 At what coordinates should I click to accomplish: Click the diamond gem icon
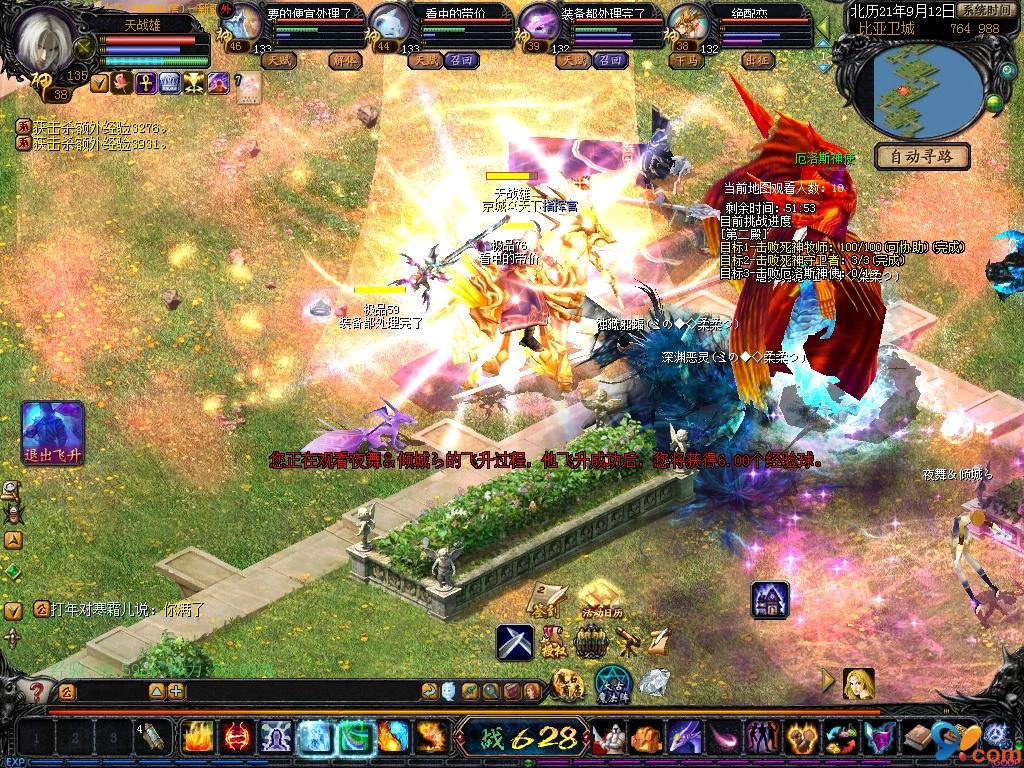pos(654,683)
